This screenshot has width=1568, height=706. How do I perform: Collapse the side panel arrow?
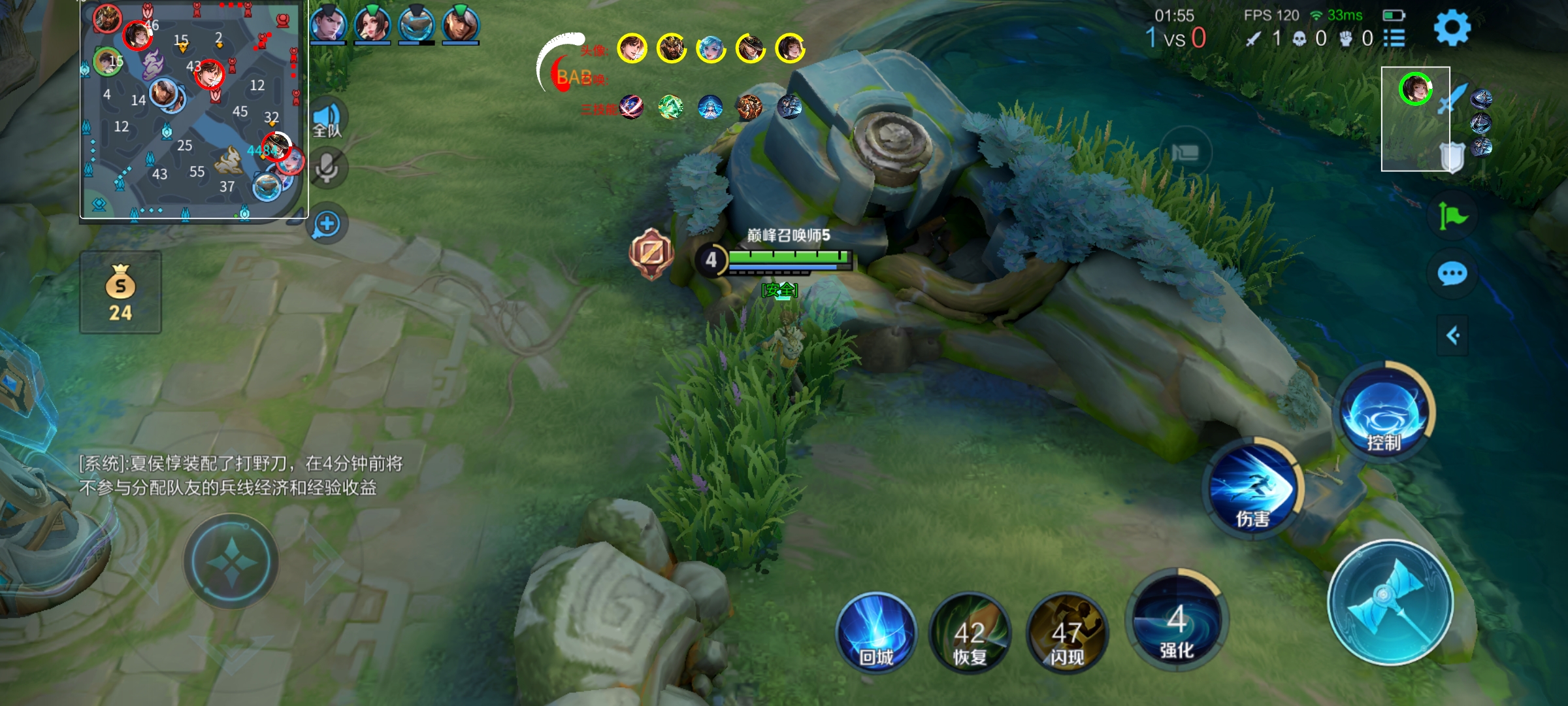(x=1452, y=335)
